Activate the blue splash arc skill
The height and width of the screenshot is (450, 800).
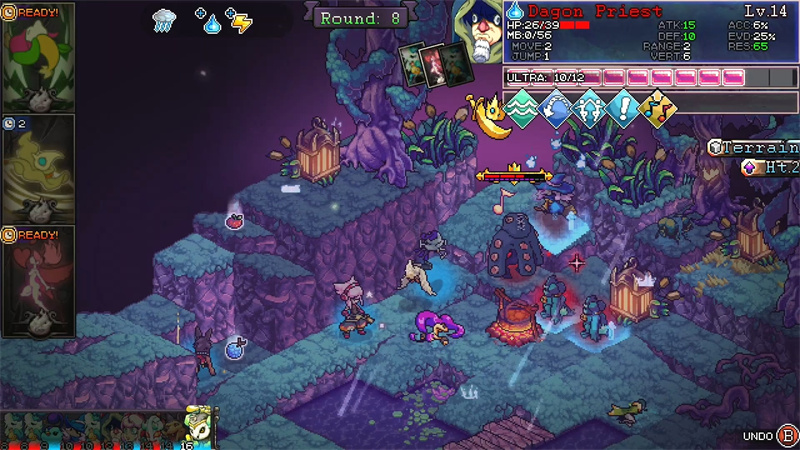(556, 106)
